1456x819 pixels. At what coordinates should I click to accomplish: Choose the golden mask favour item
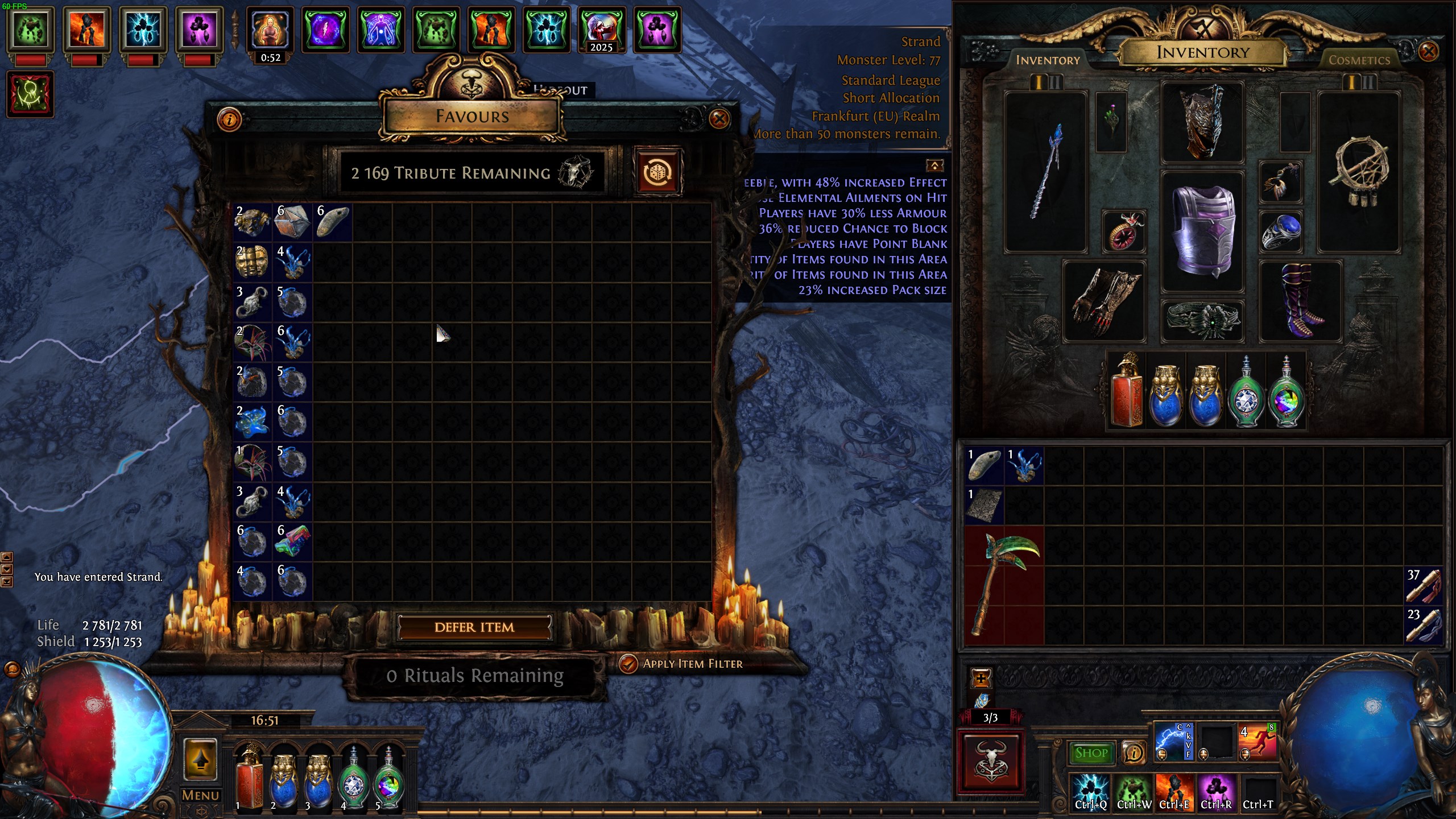tap(252, 262)
